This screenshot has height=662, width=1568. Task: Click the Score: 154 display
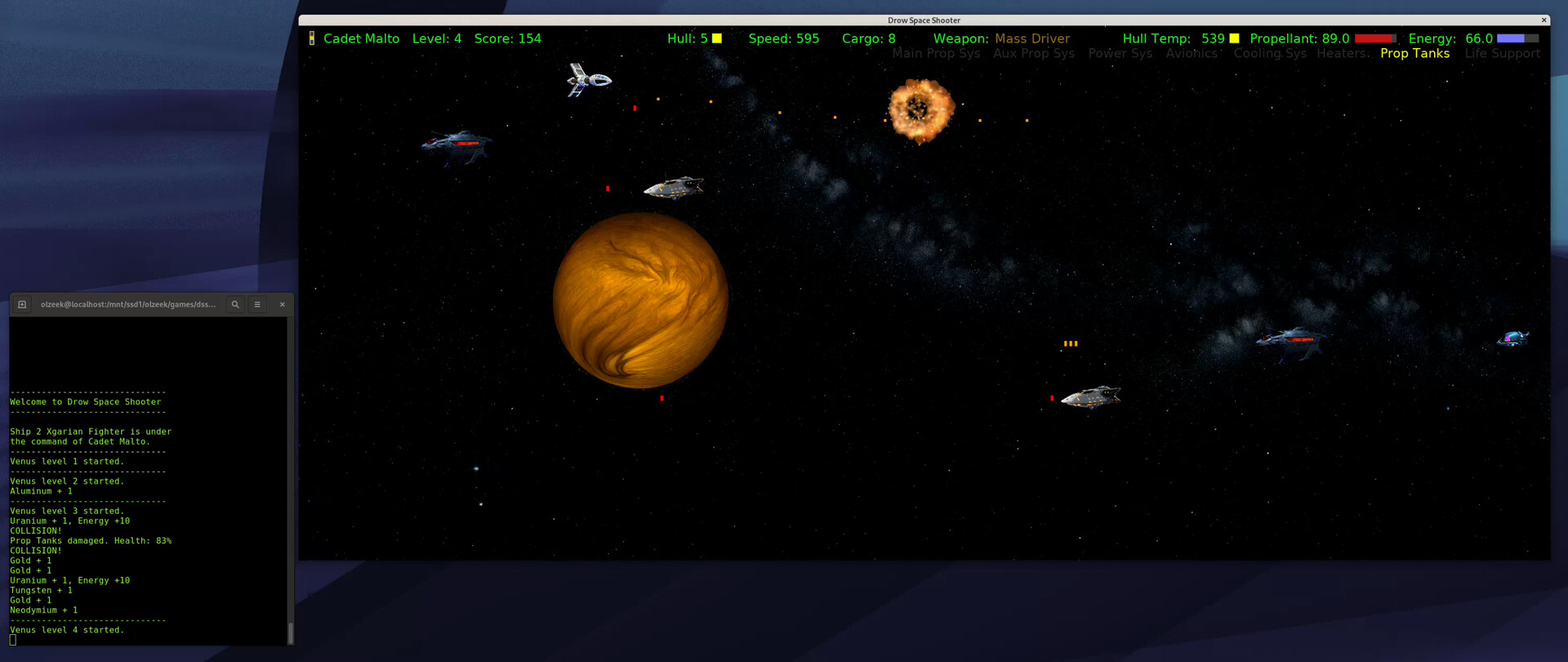pyautogui.click(x=508, y=38)
